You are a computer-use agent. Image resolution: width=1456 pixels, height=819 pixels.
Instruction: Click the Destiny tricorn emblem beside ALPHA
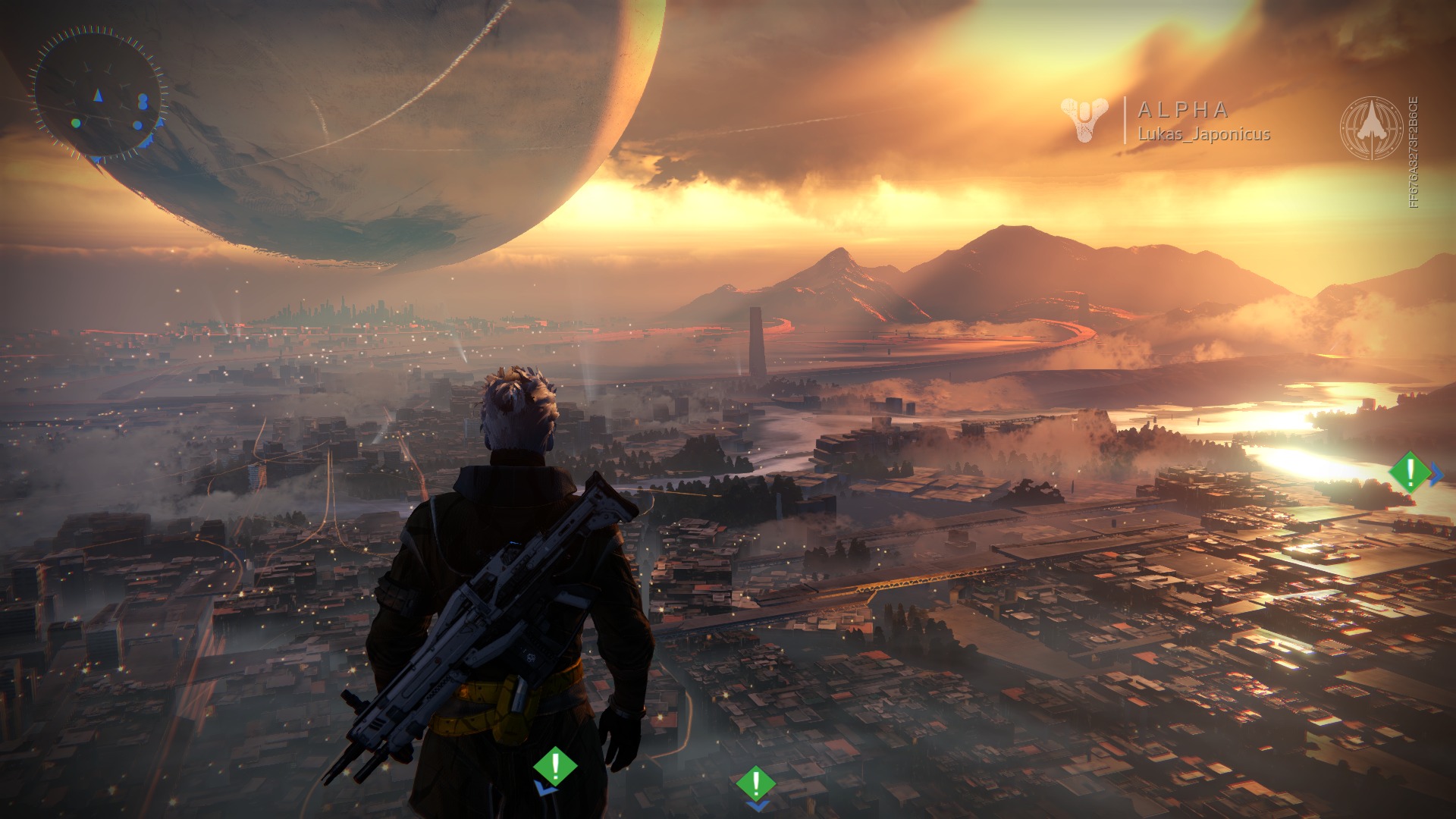(1084, 120)
